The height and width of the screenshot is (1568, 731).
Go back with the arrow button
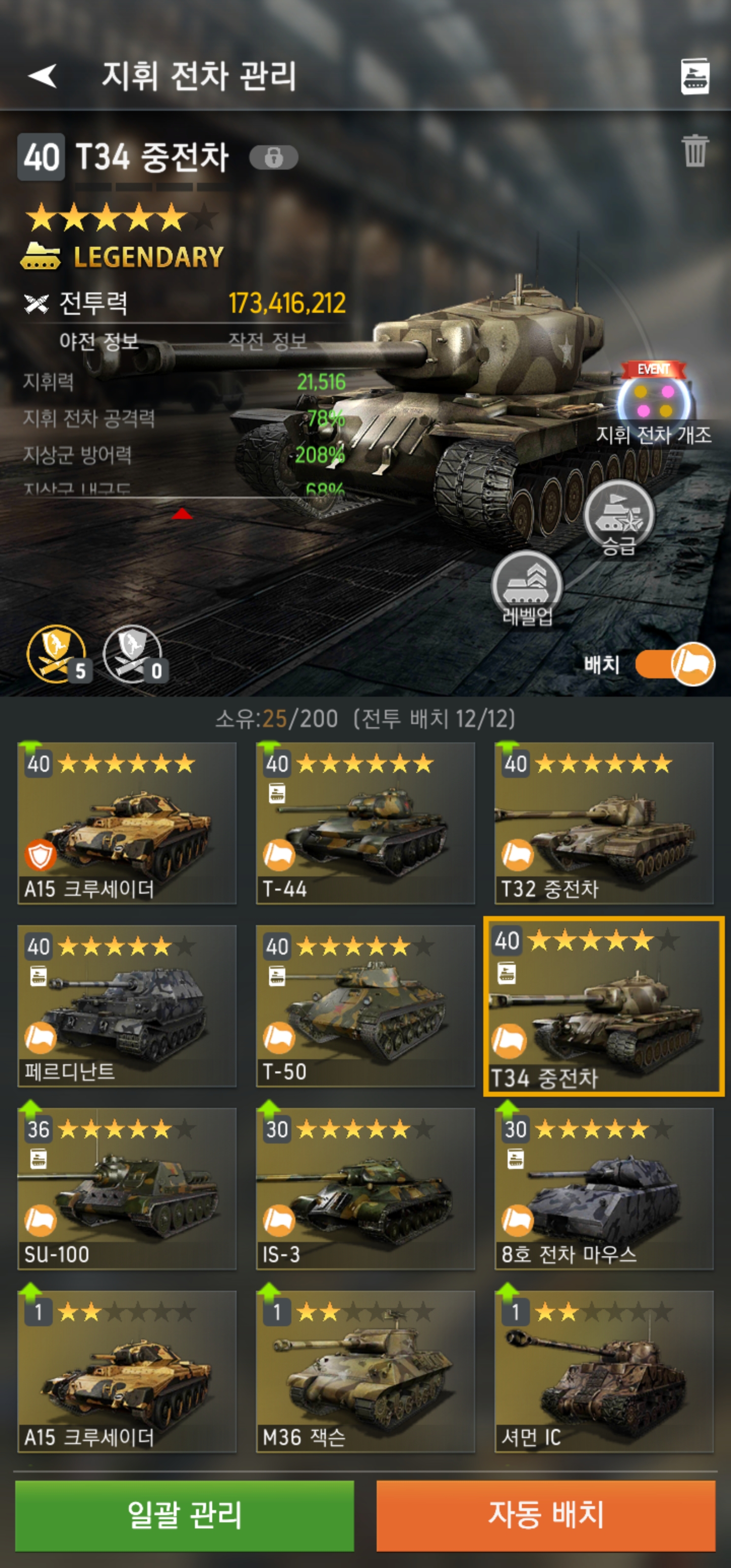coord(43,76)
